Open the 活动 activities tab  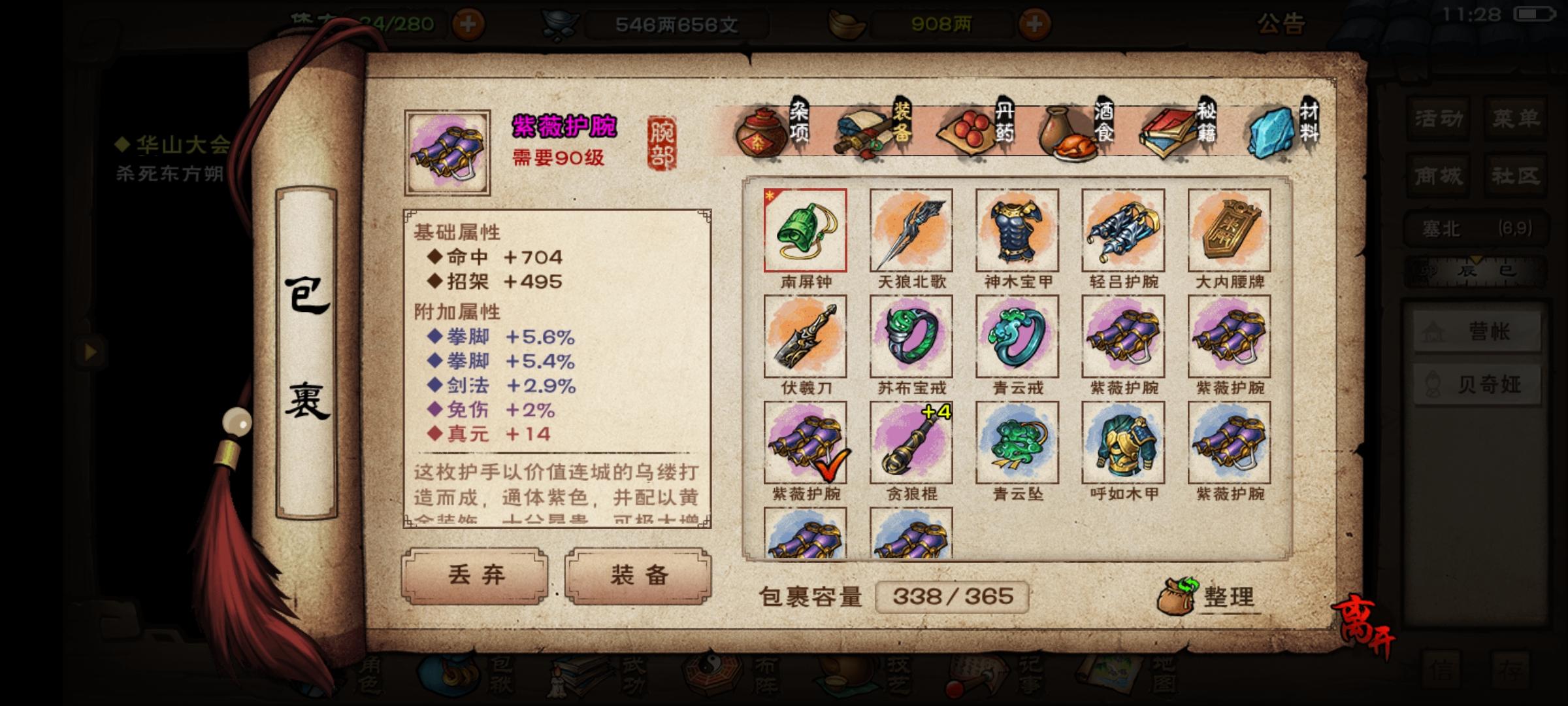(1437, 120)
